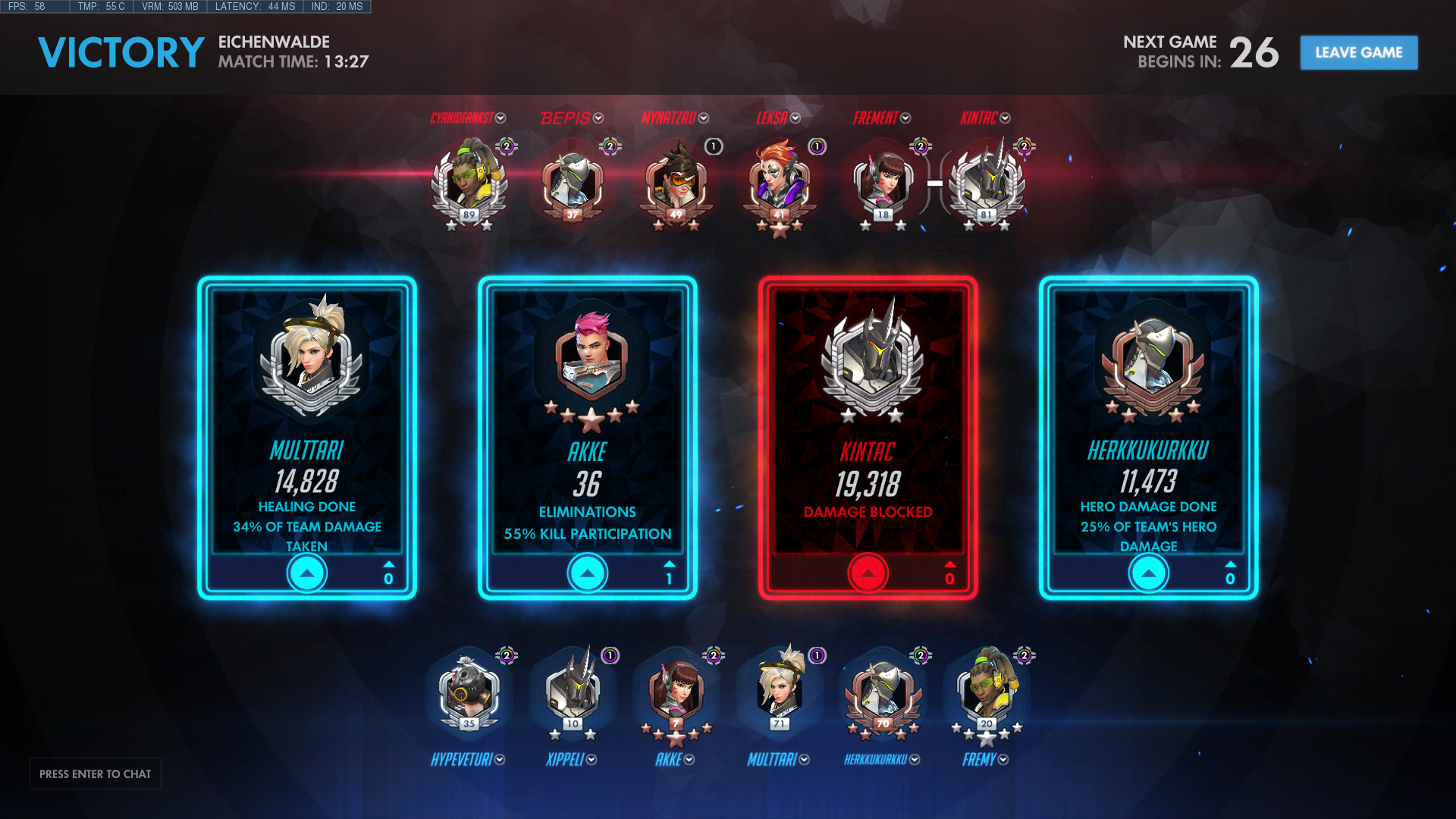This screenshot has width=1456, height=819.
Task: Upvote Kintac's damage blocked card
Action: (868, 573)
